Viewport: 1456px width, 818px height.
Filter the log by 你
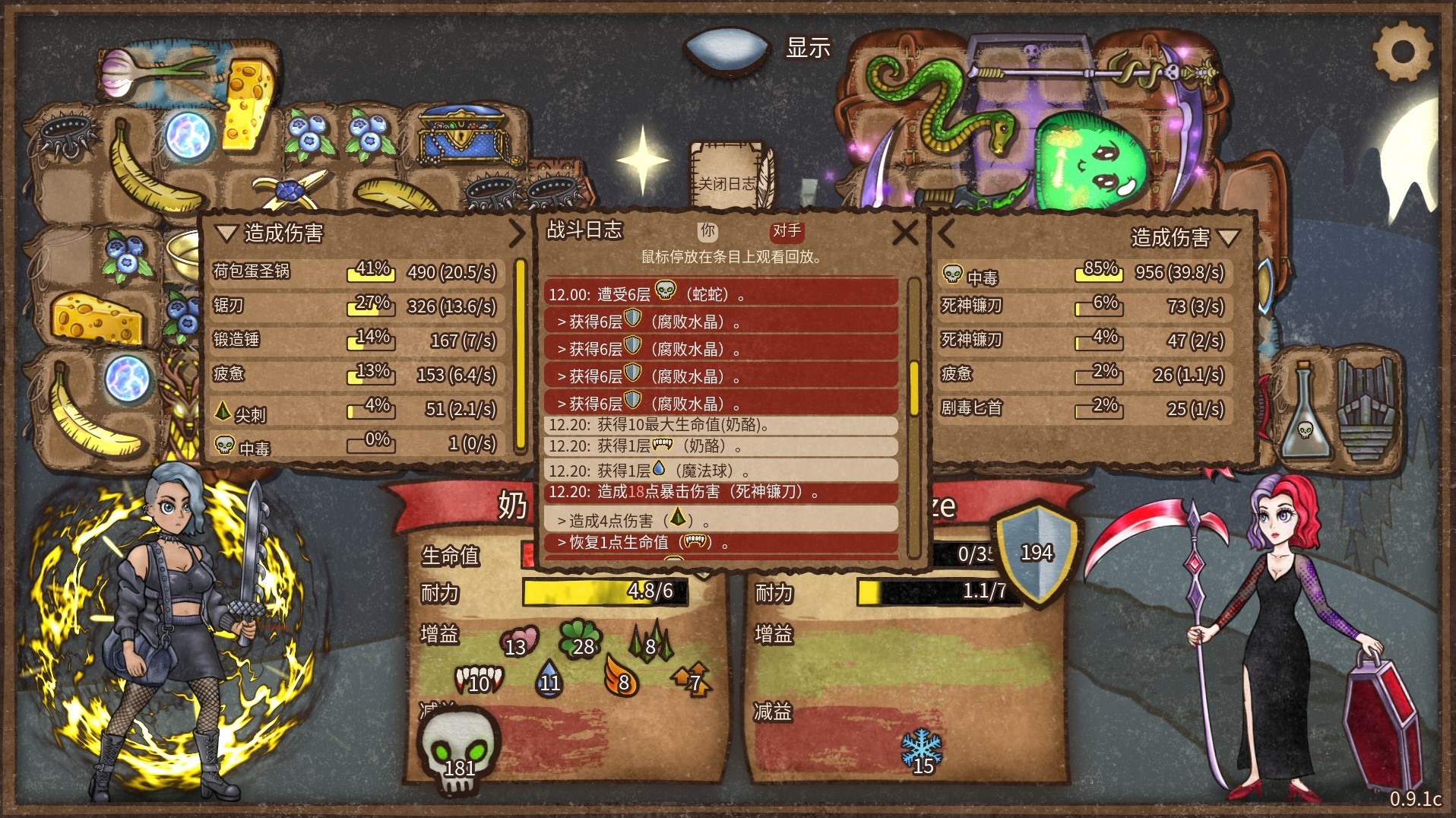708,231
